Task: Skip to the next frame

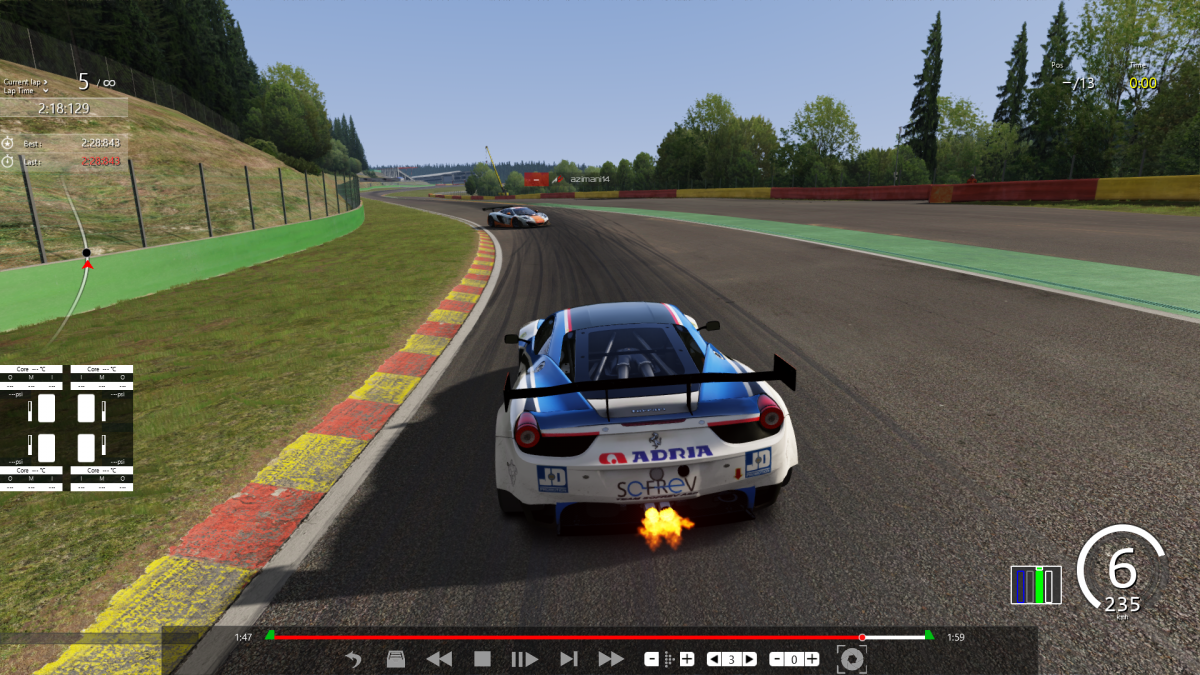Action: coord(568,659)
